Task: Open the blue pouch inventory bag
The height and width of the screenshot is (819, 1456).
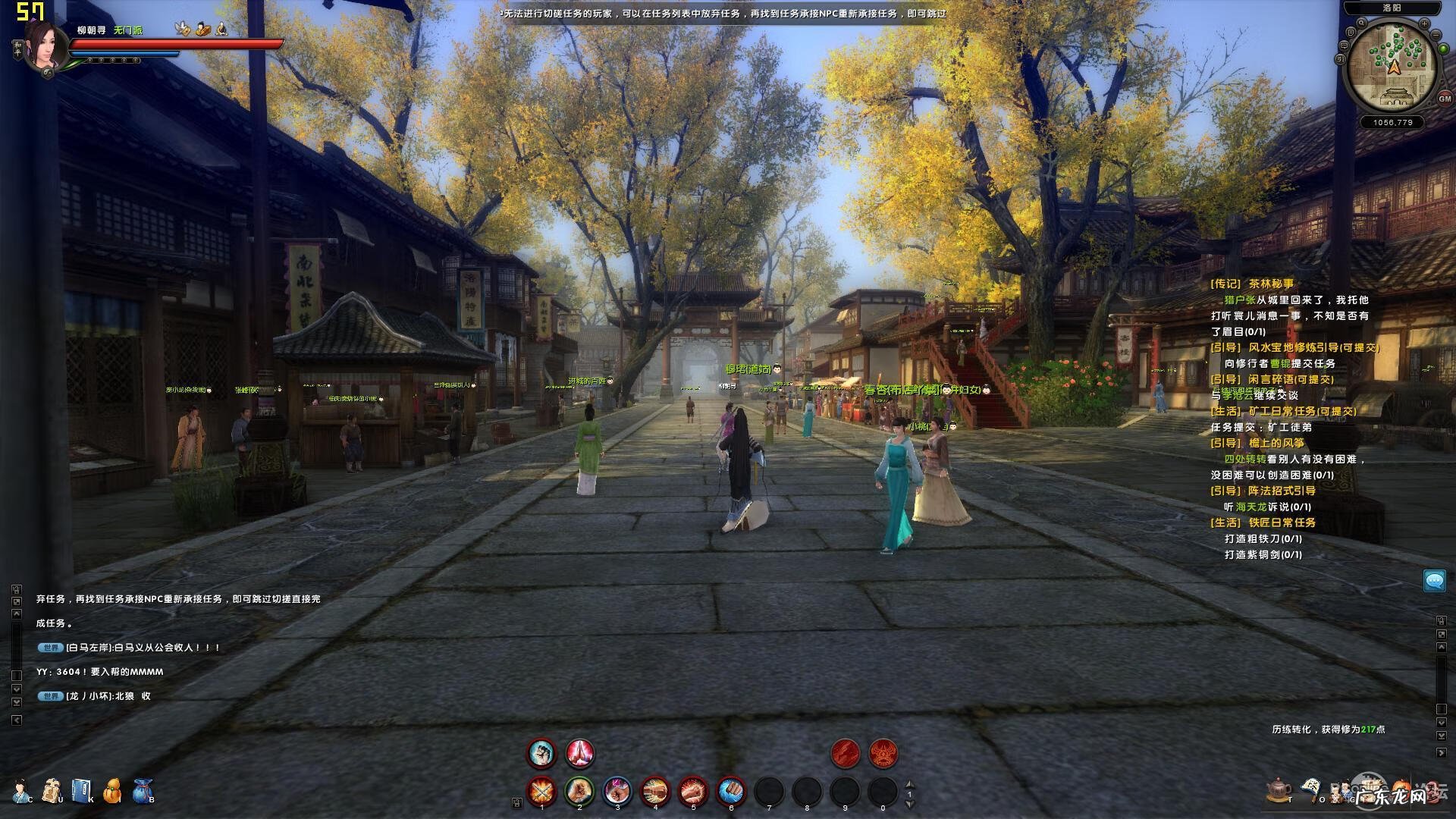Action: point(143,790)
